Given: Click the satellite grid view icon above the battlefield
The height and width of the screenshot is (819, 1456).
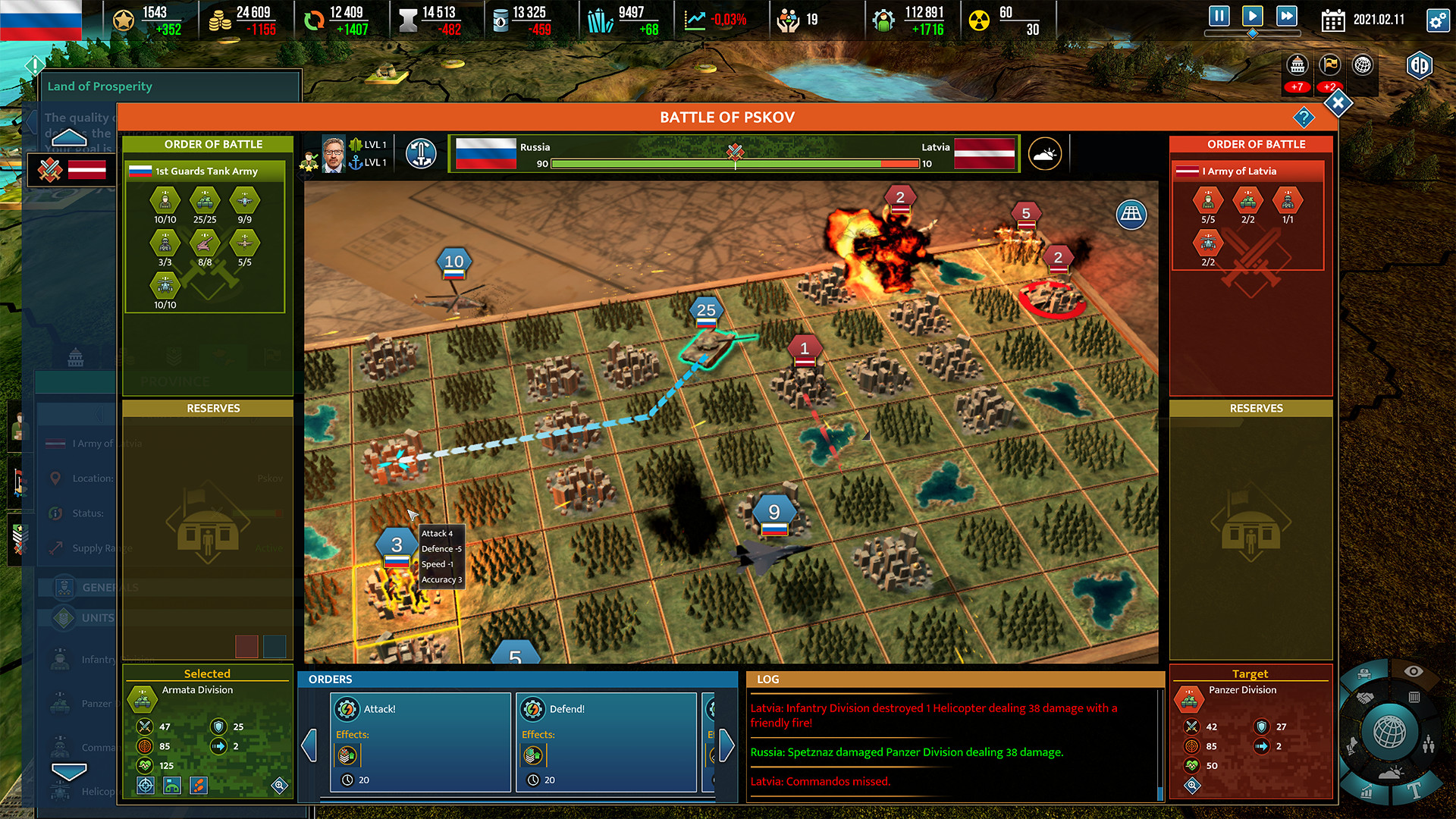Looking at the screenshot, I should [x=1133, y=215].
